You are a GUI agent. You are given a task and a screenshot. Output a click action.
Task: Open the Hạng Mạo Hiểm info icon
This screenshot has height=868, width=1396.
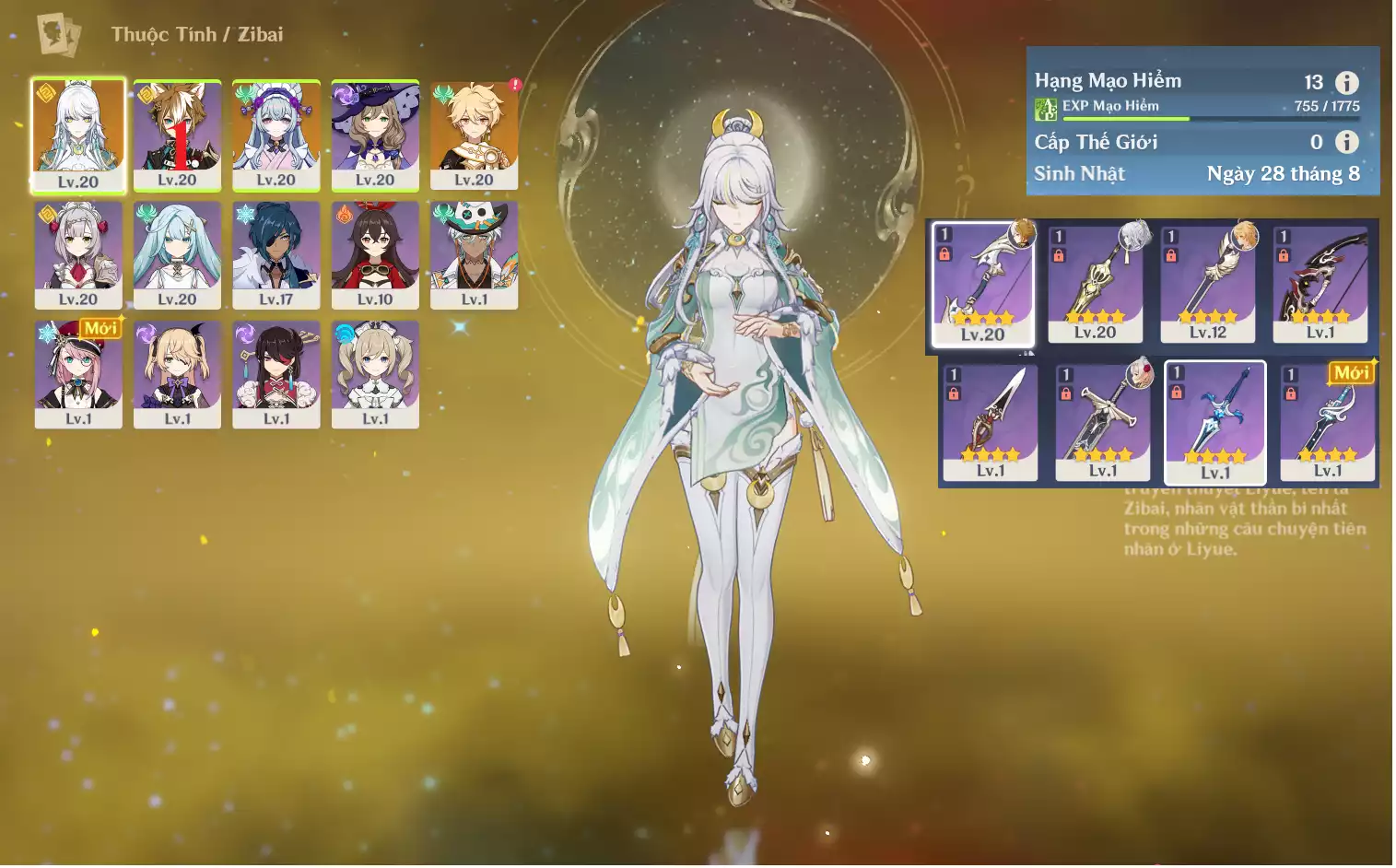click(x=1347, y=83)
